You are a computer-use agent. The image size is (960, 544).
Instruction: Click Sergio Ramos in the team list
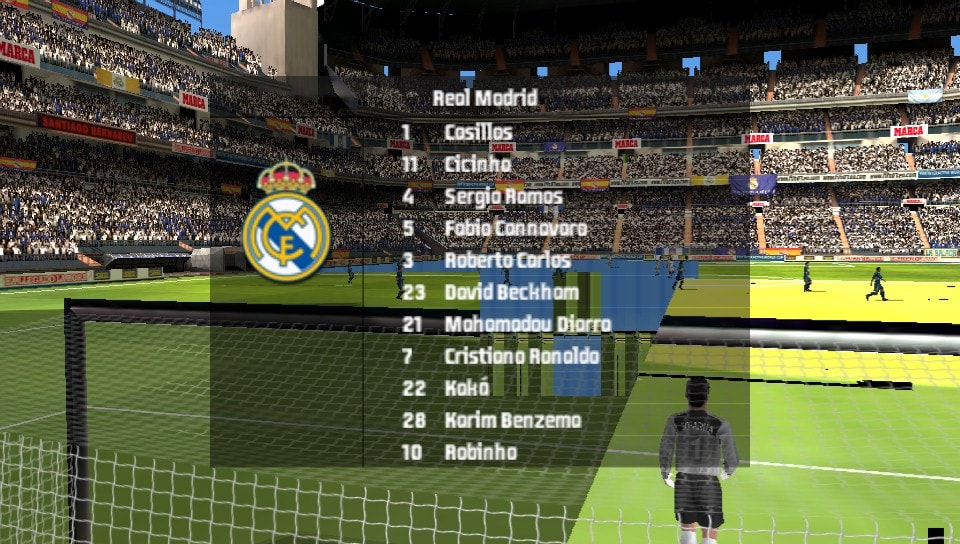[x=503, y=196]
